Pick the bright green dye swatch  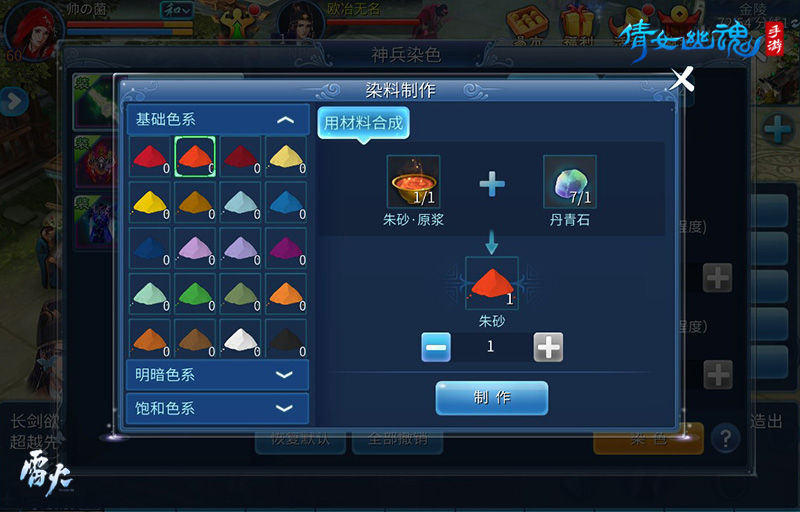194,292
